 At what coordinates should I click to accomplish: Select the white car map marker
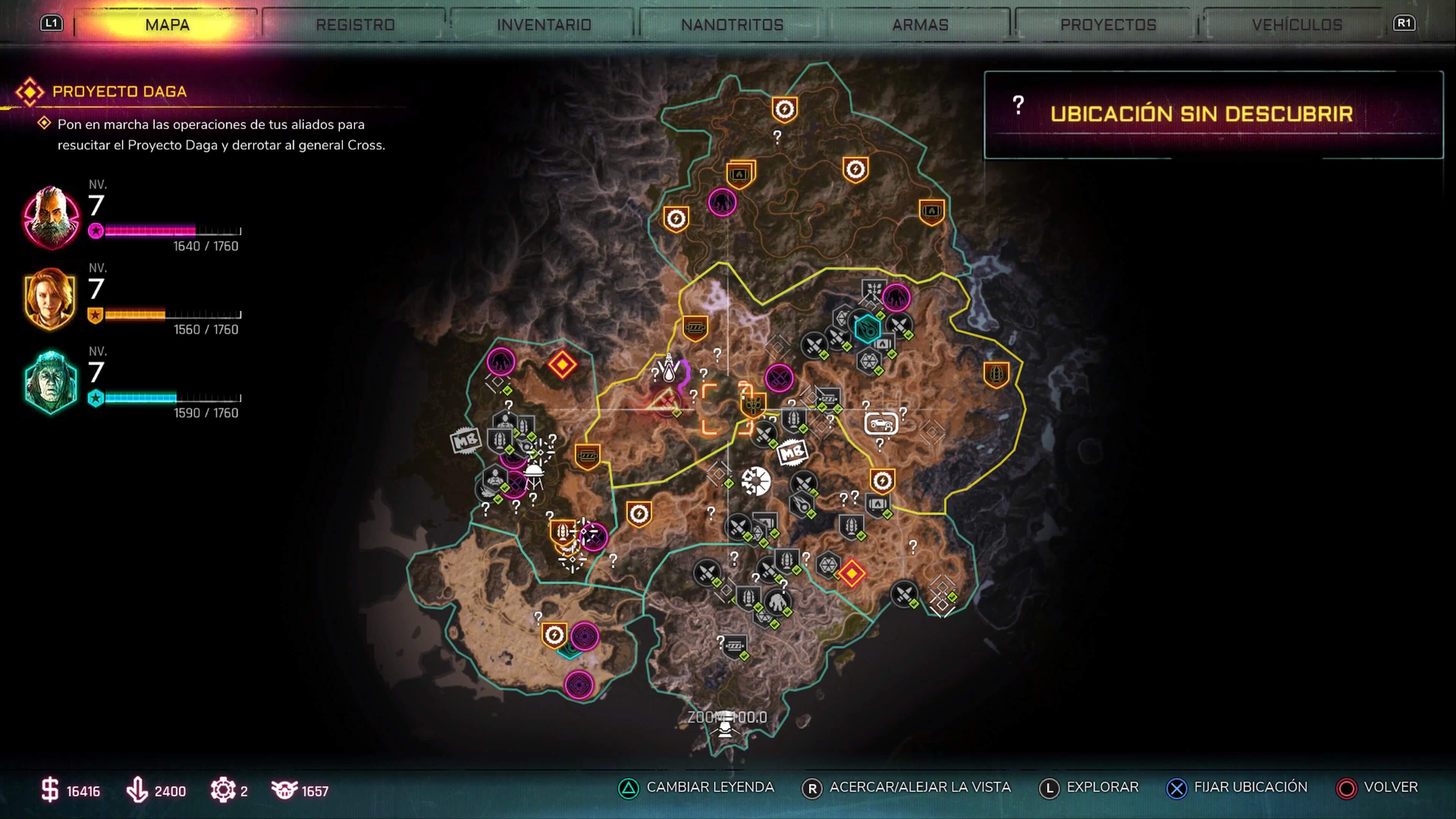coord(880,423)
